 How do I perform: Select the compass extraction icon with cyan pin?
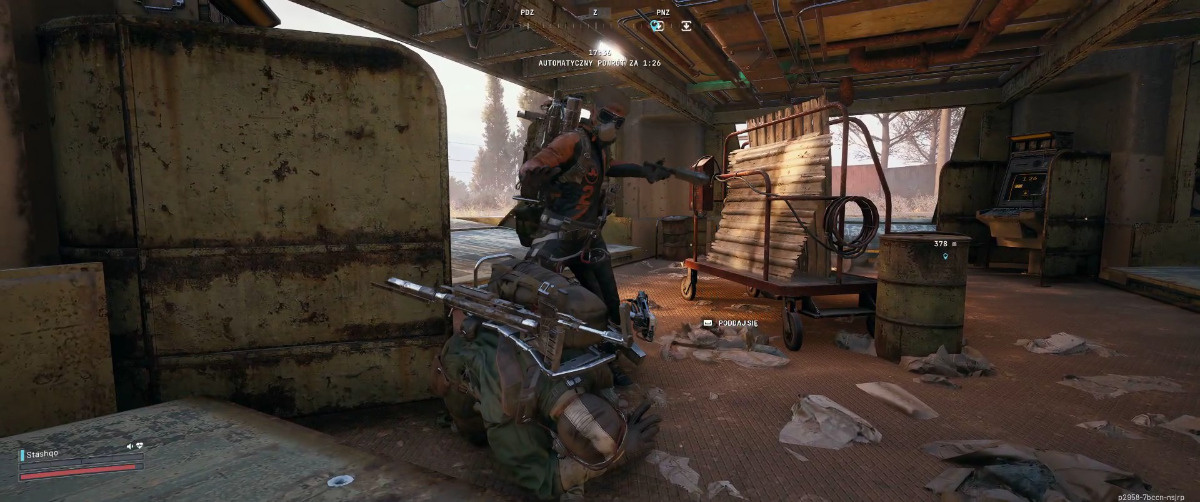tap(657, 26)
